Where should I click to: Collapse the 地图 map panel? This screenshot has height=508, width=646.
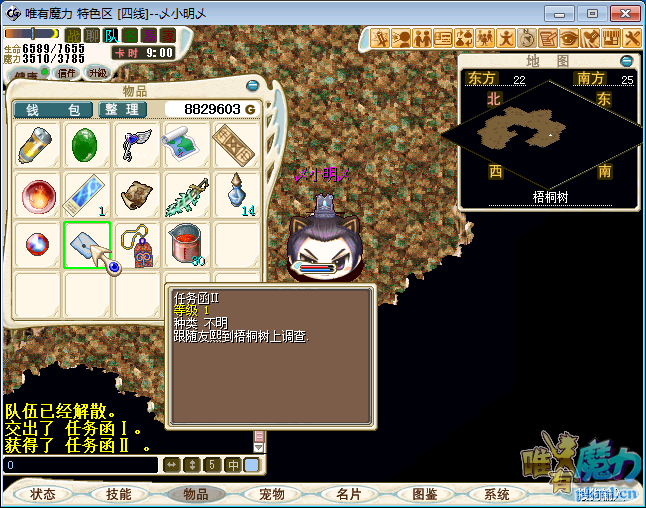point(627,60)
